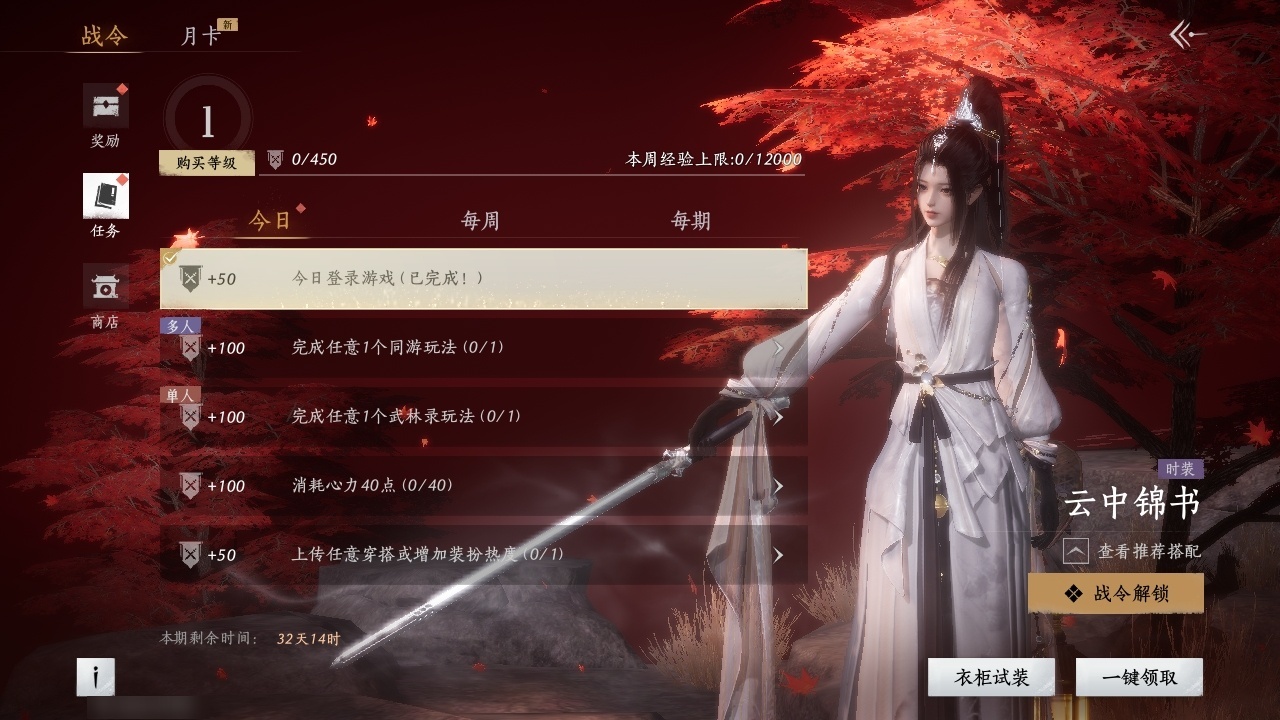Select the 任务 tasks section

105,206
